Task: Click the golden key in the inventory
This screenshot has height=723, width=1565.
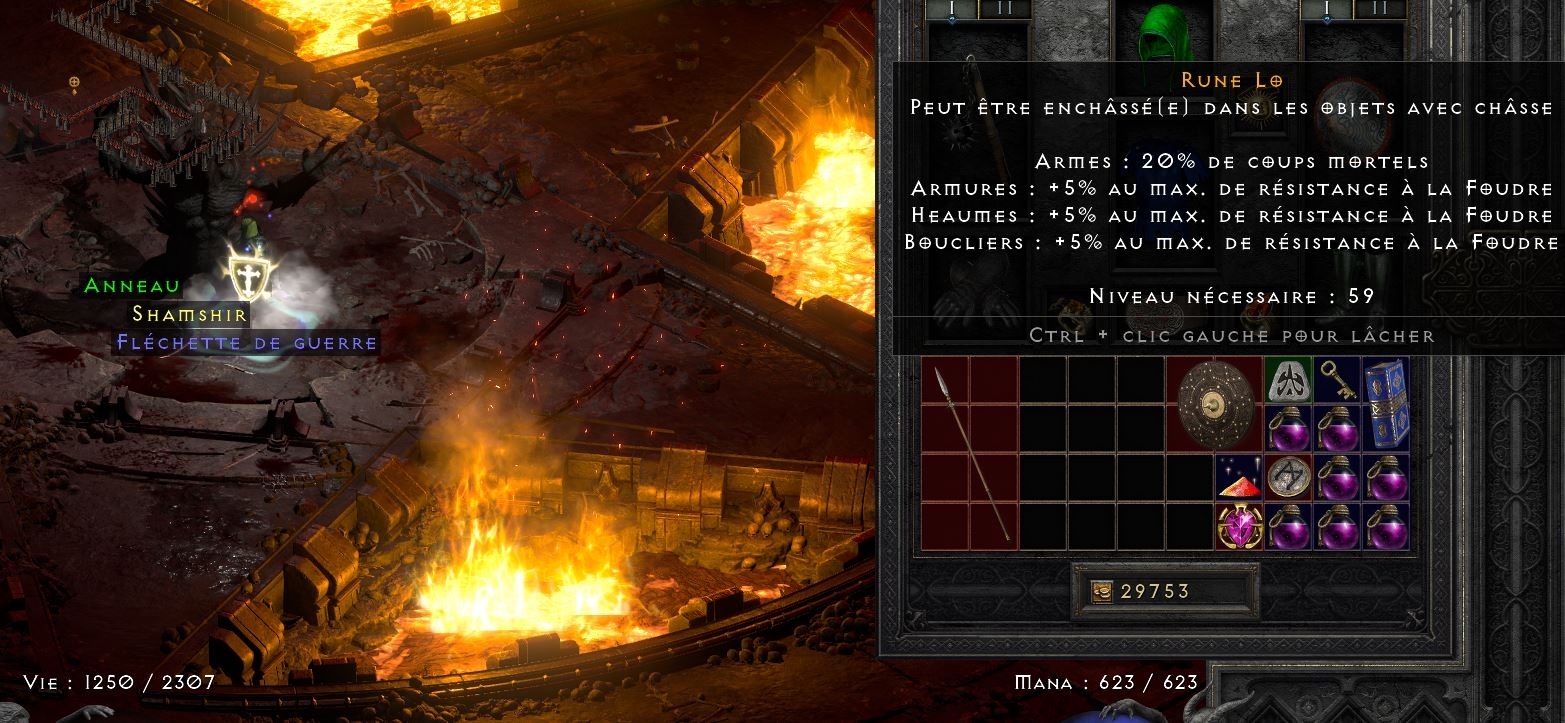Action: tap(1337, 380)
